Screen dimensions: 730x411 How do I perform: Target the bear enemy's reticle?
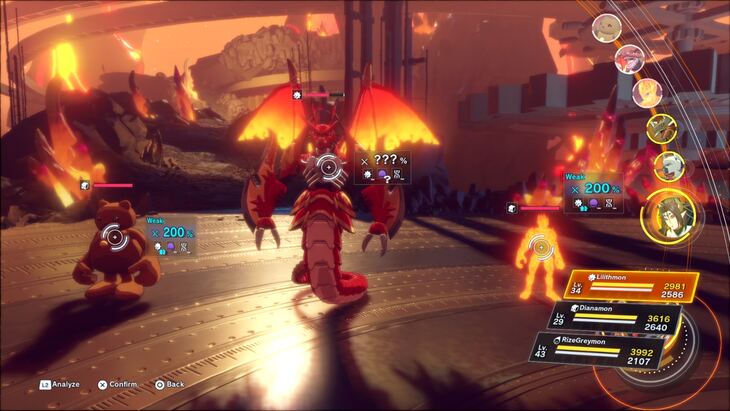point(114,237)
